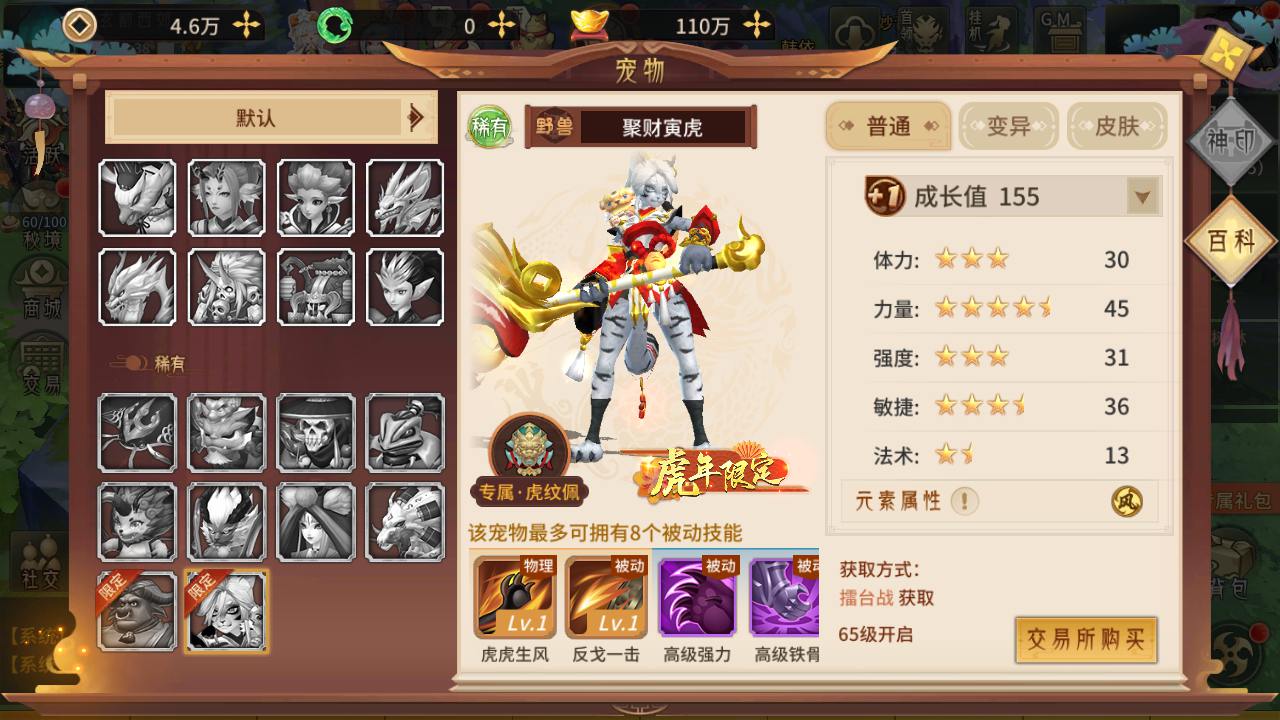Open the 默认 pet category dropdown
Image resolution: width=1280 pixels, height=720 pixels.
click(271, 118)
